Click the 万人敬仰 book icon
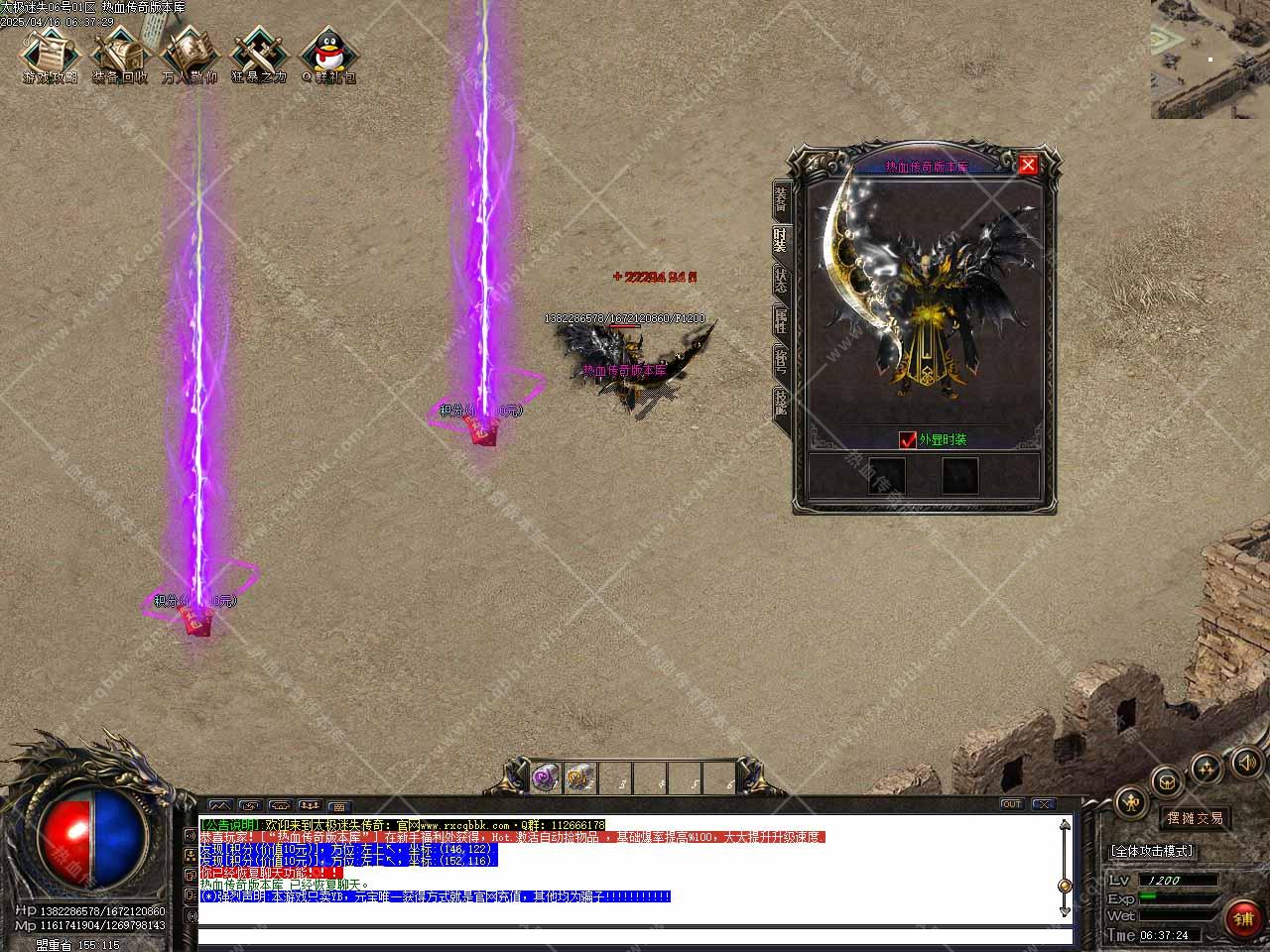Image resolution: width=1270 pixels, height=952 pixels. coord(190,55)
